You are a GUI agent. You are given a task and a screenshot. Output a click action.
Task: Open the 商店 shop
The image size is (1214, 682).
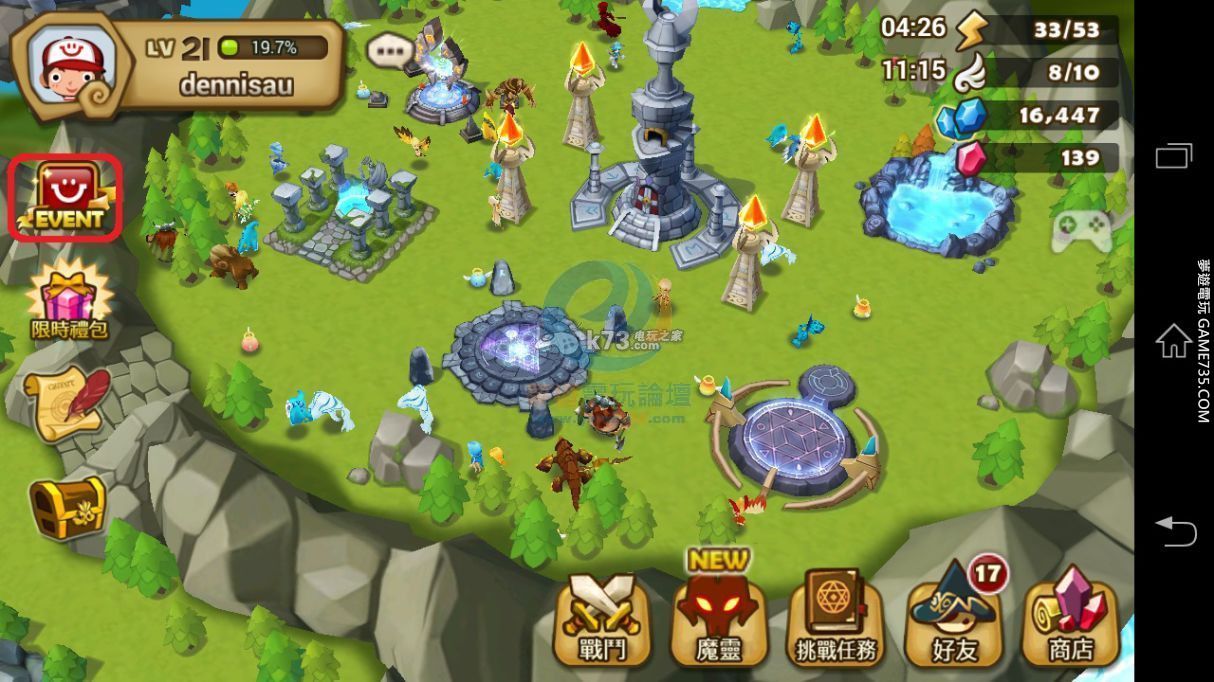coord(1070,620)
